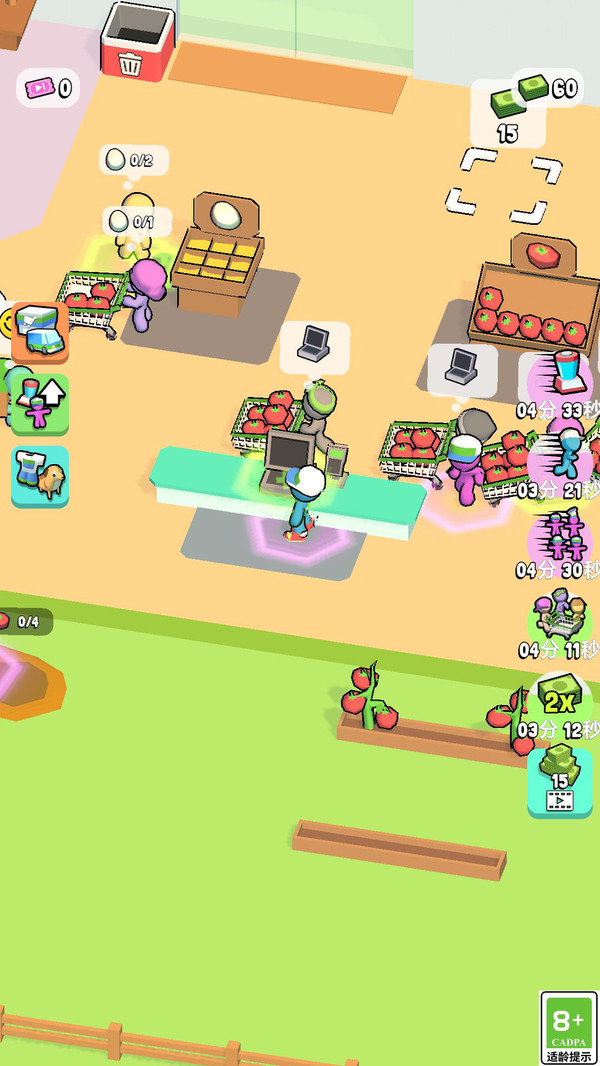The width and height of the screenshot is (600, 1066).
Task: Open the outfit and pet menu
Action: tap(40, 476)
